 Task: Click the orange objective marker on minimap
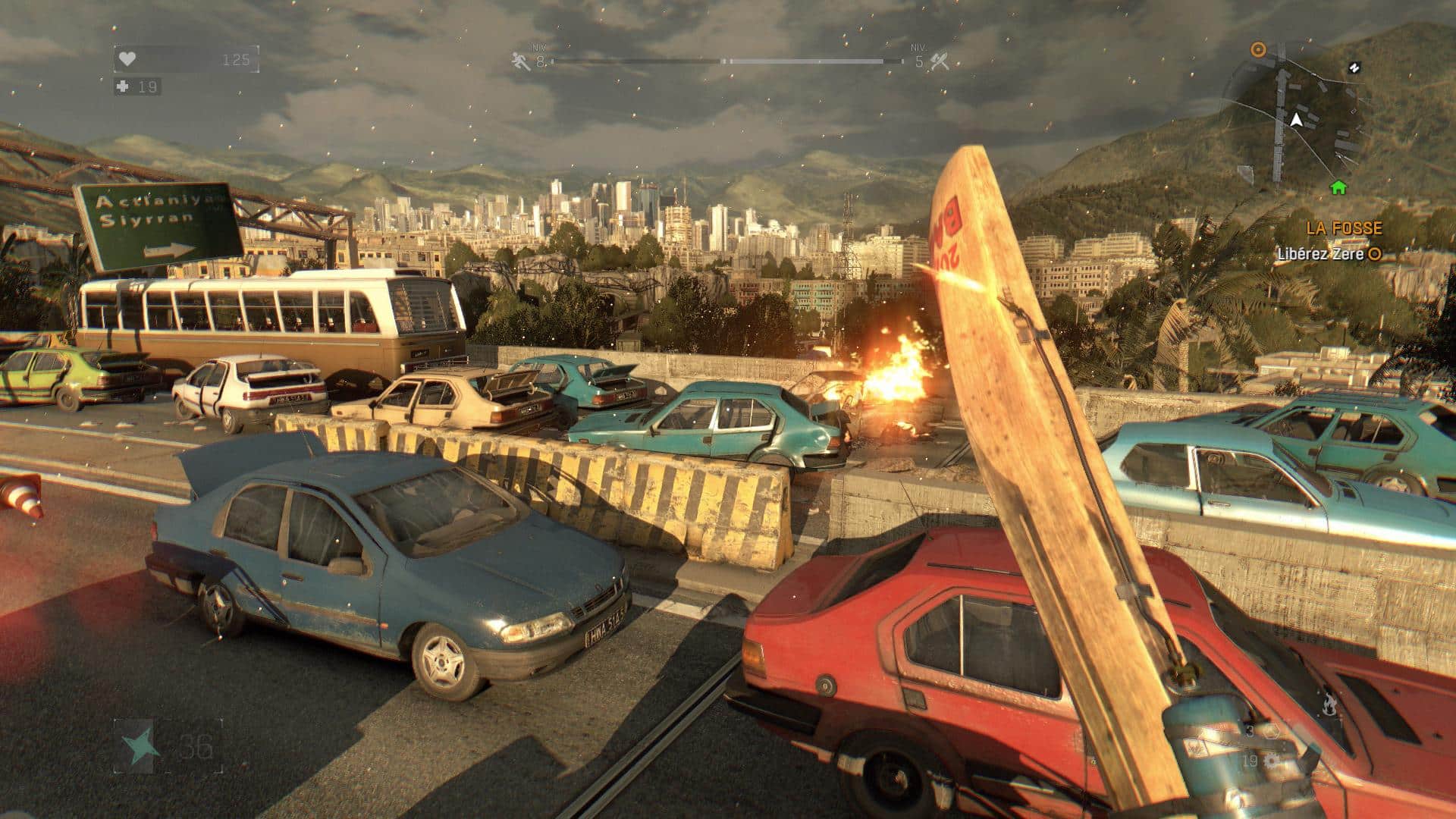[x=1258, y=50]
